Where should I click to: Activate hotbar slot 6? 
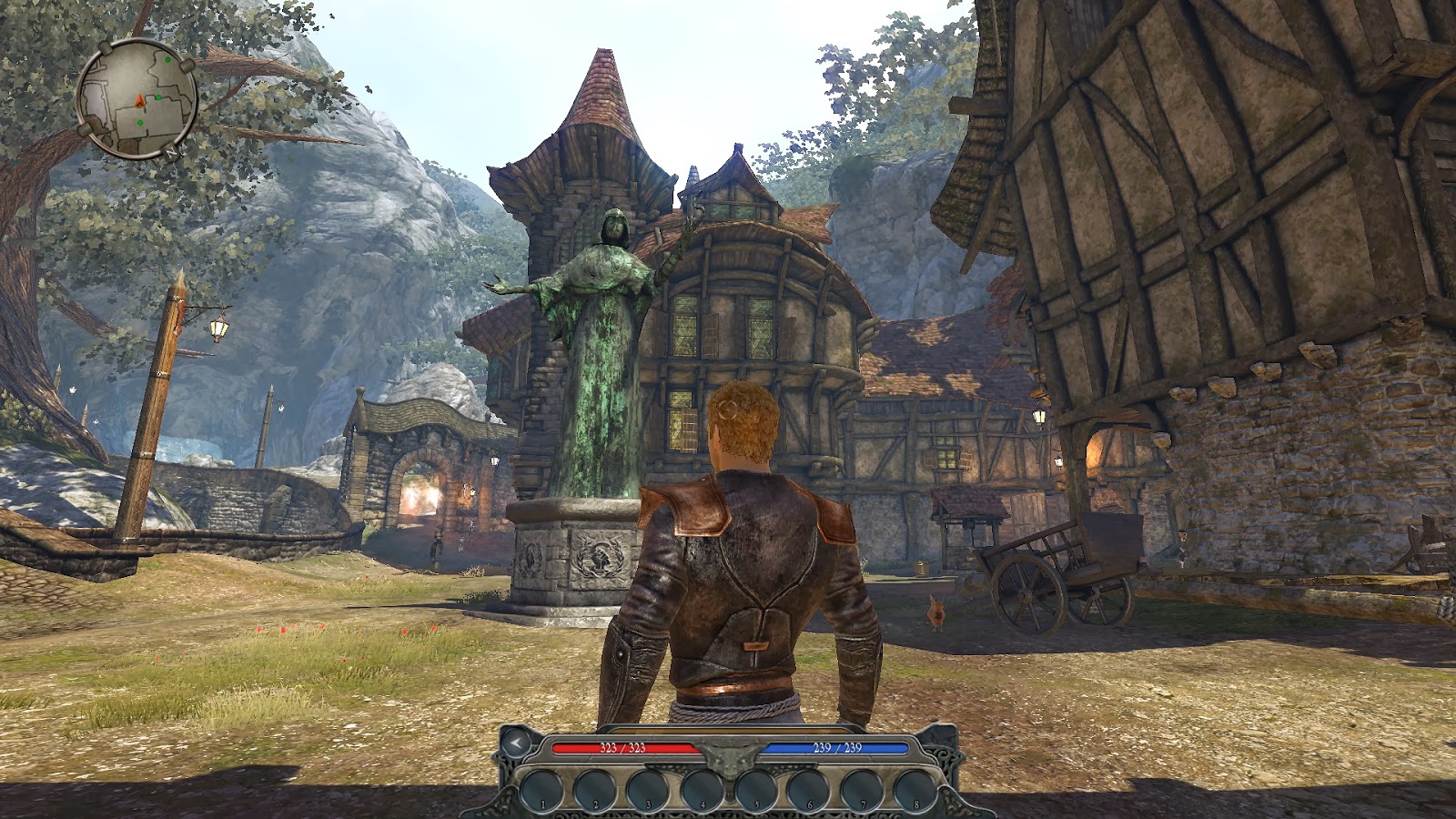pos(808,788)
